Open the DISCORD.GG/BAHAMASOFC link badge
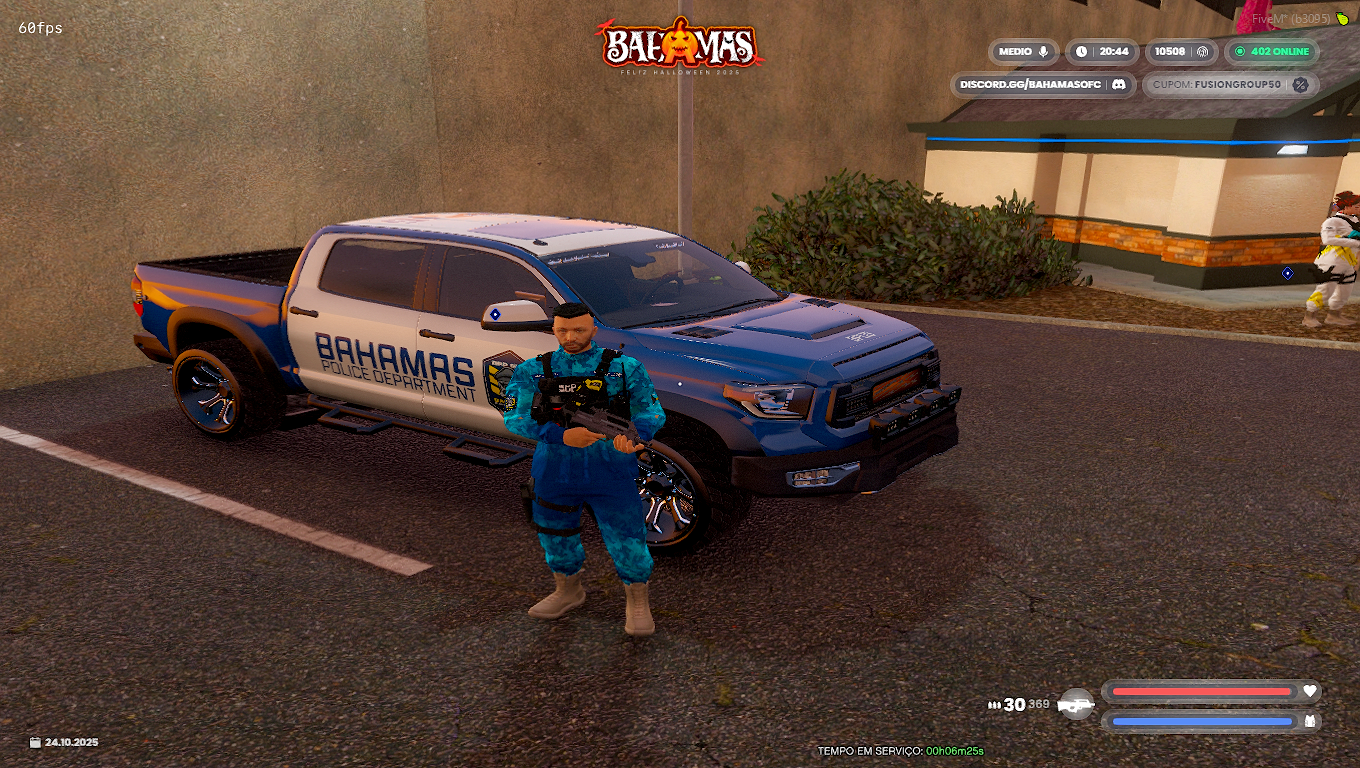This screenshot has height=768, width=1360. (x=1043, y=85)
